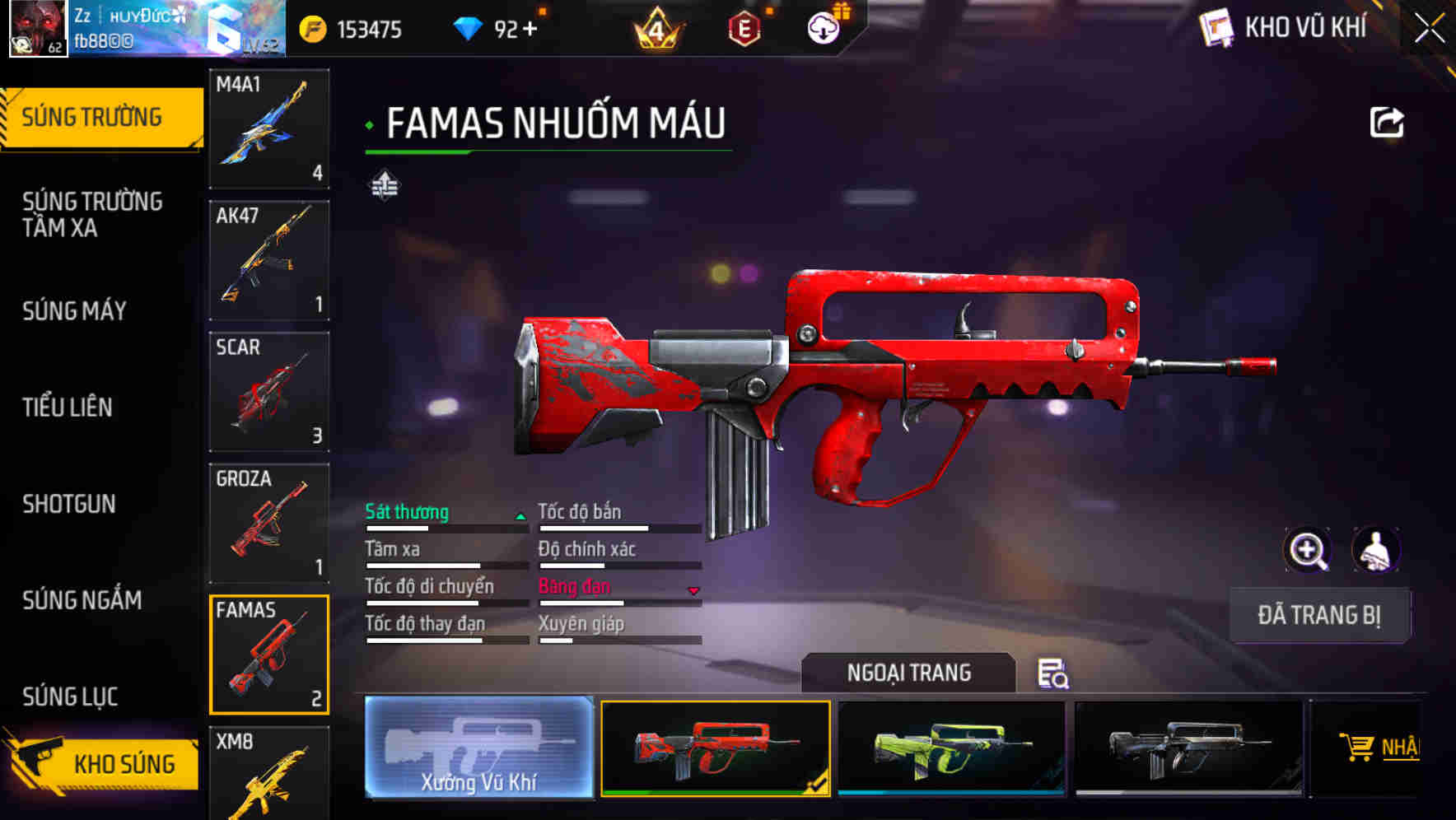Select the SHOTGUN weapon category
1456x820 pixels.
coord(70,504)
